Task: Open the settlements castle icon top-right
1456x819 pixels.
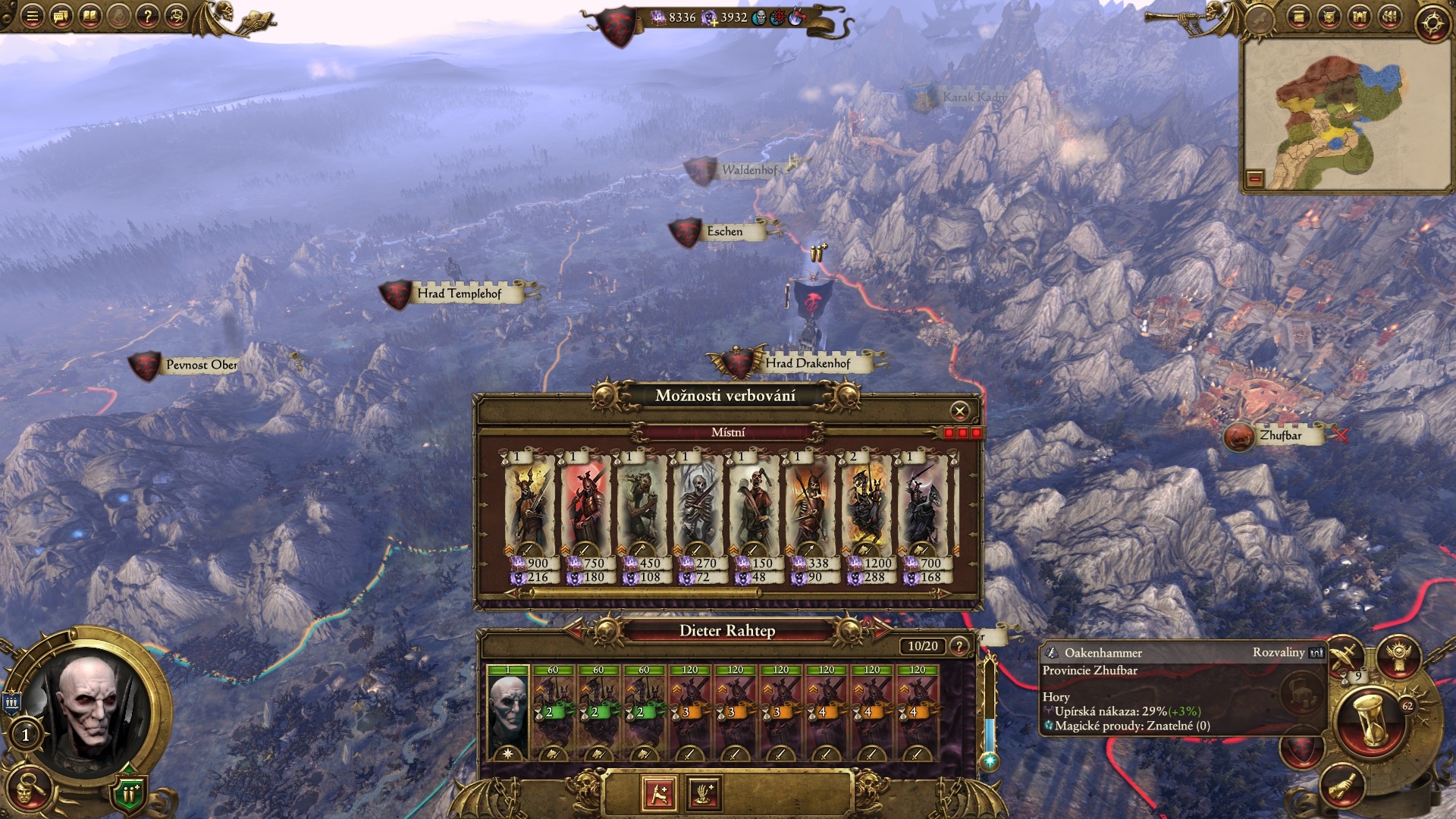Action: 1359,17
